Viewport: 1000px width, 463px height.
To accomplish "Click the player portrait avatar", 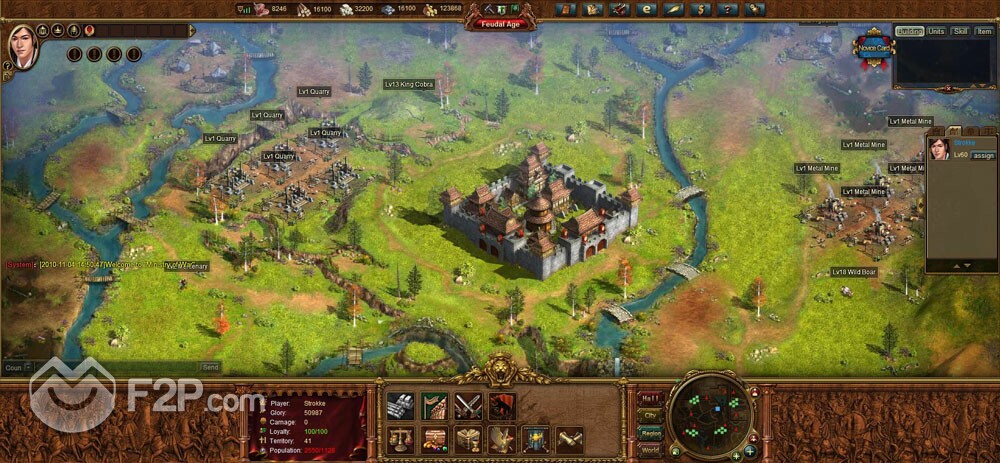I will (22, 45).
